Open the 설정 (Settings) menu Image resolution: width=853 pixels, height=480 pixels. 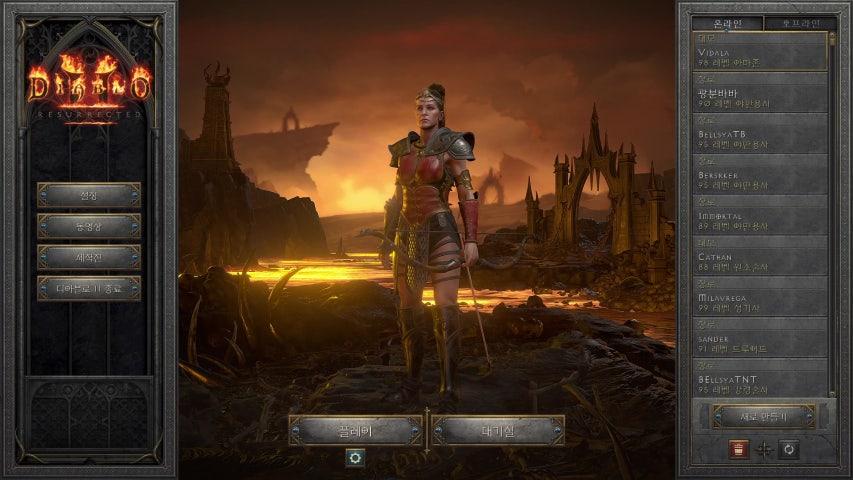point(89,195)
